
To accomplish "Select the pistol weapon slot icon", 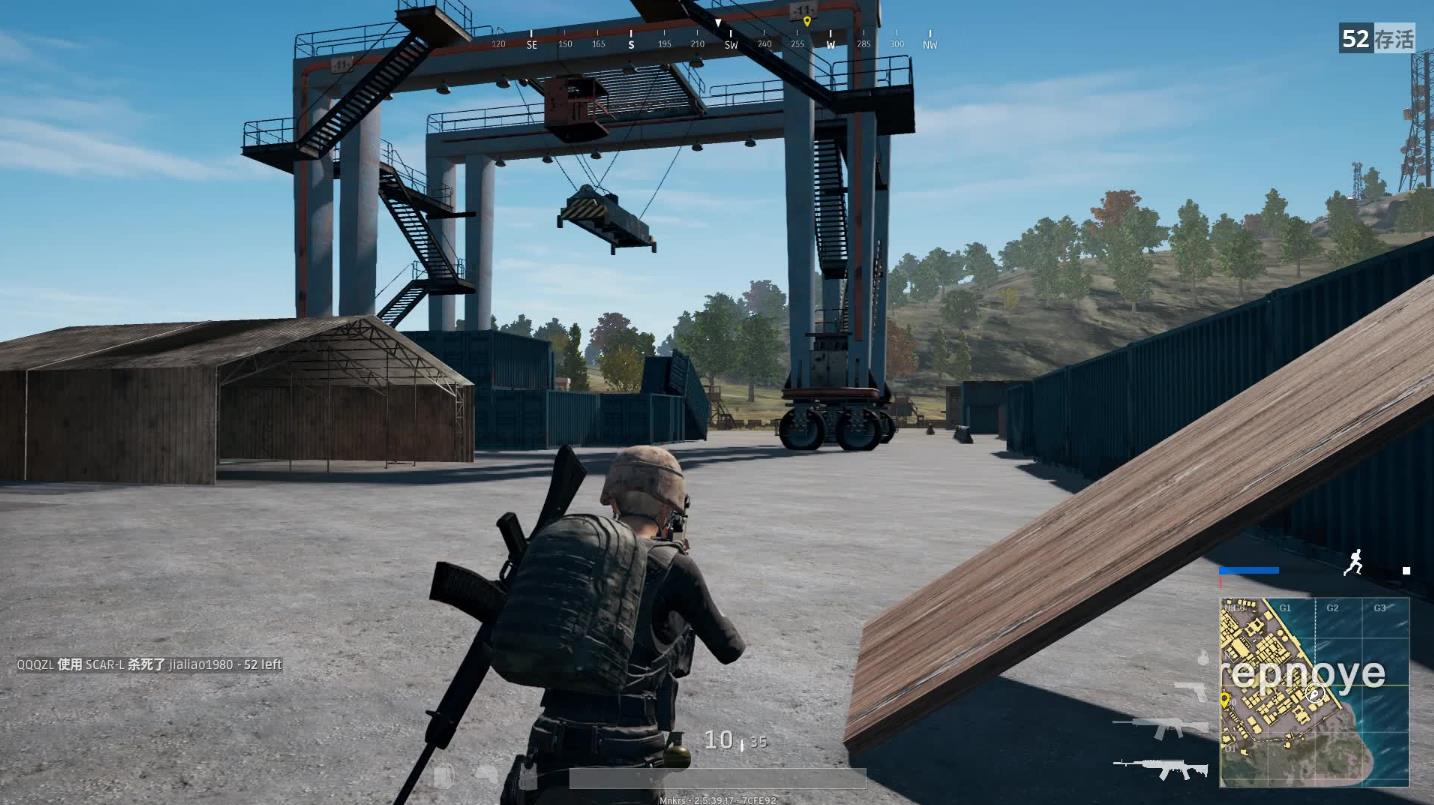I will click(x=1191, y=691).
